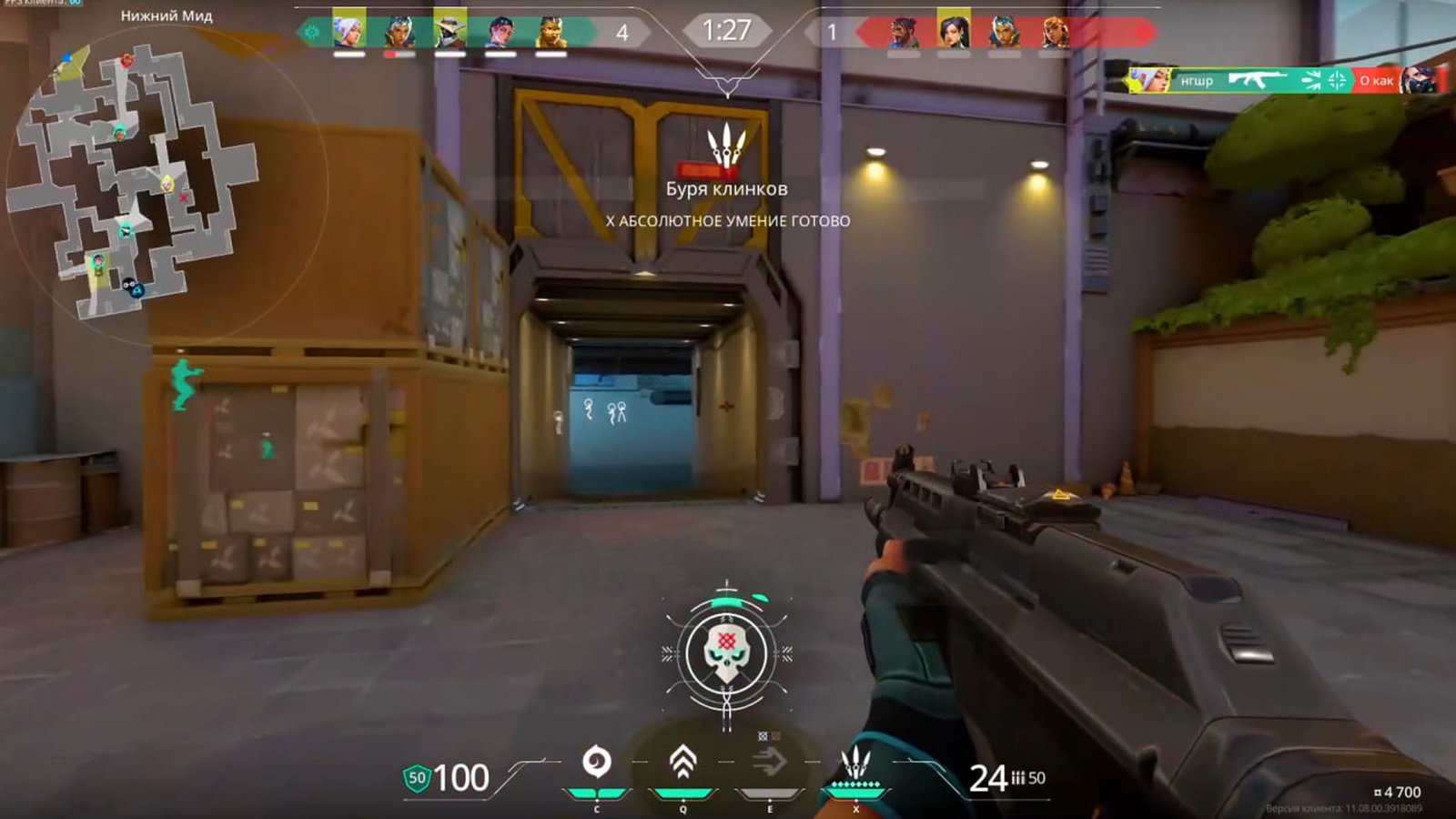
Task: Click the ally team score "4"
Action: (x=622, y=31)
